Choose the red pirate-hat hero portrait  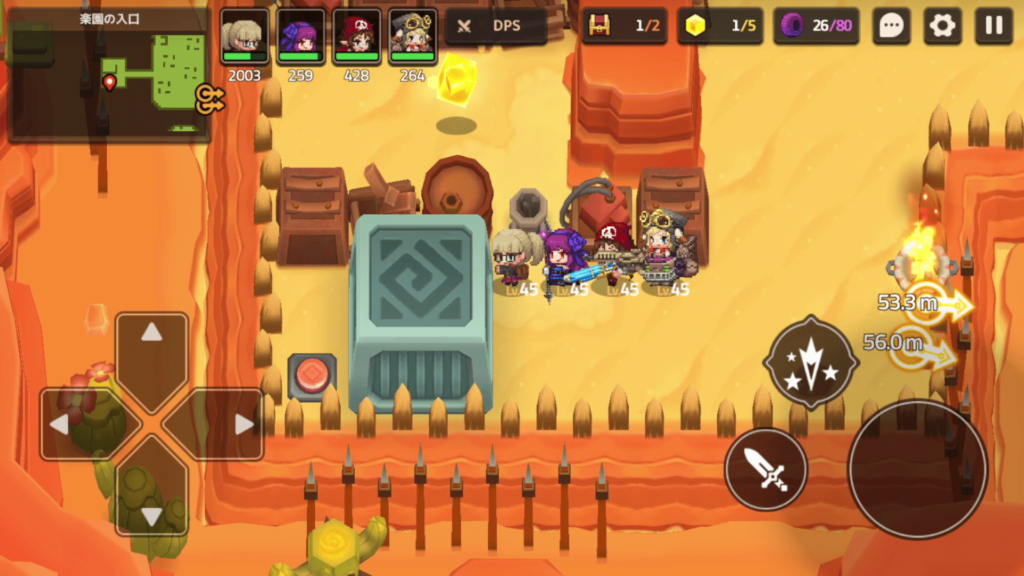[x=357, y=37]
